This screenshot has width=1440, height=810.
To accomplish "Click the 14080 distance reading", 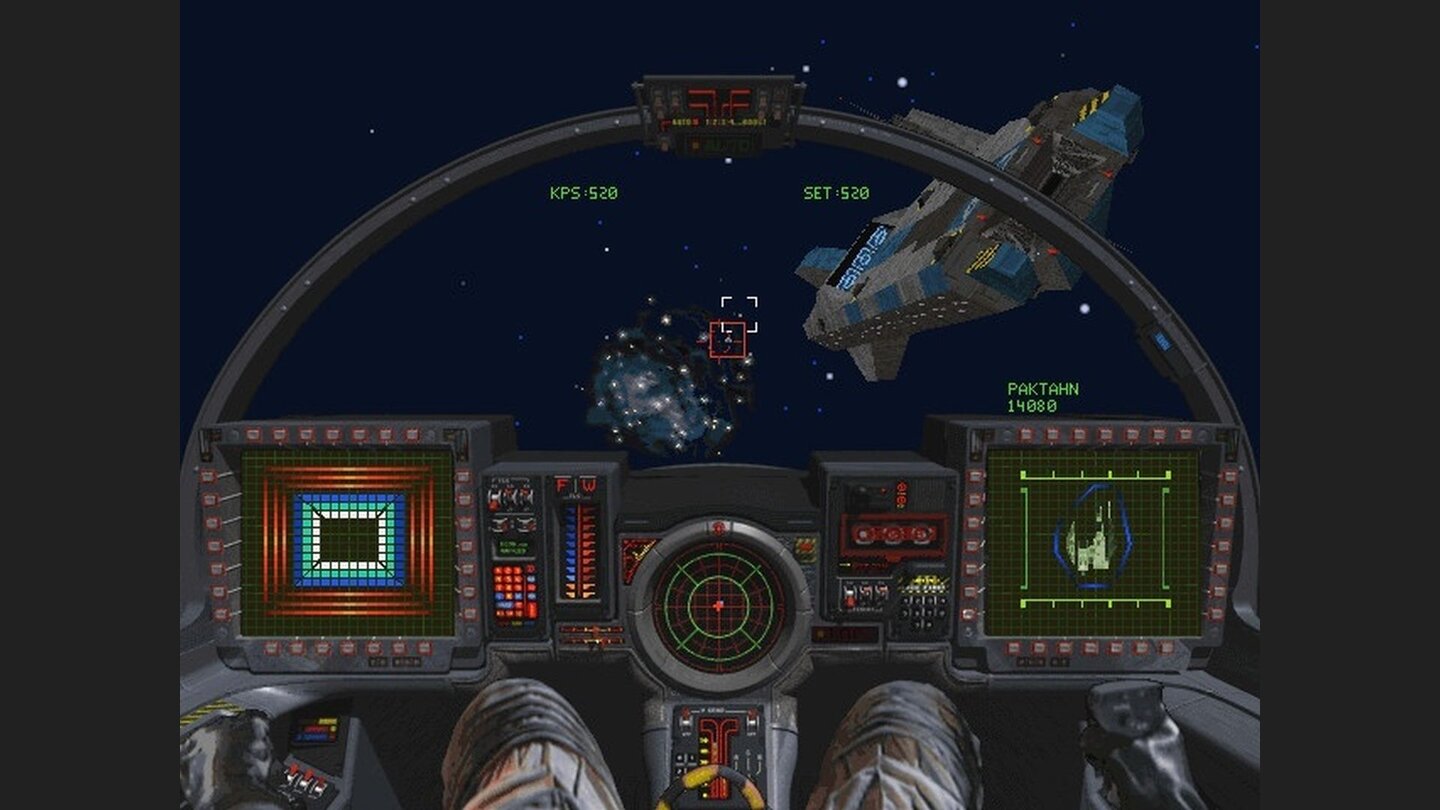I will click(1033, 404).
